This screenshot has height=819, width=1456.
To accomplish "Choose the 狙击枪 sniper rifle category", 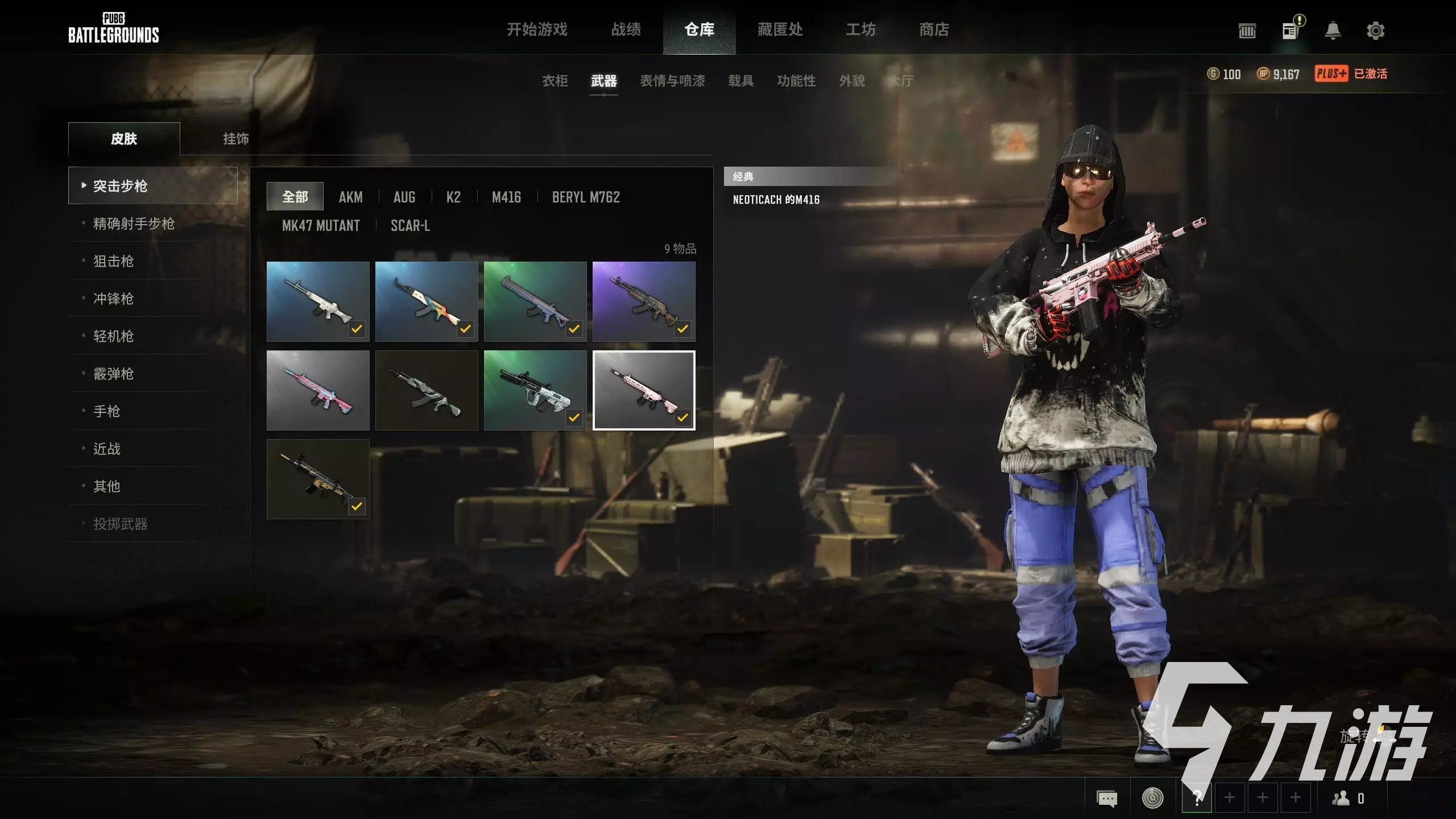I will 113,261.
